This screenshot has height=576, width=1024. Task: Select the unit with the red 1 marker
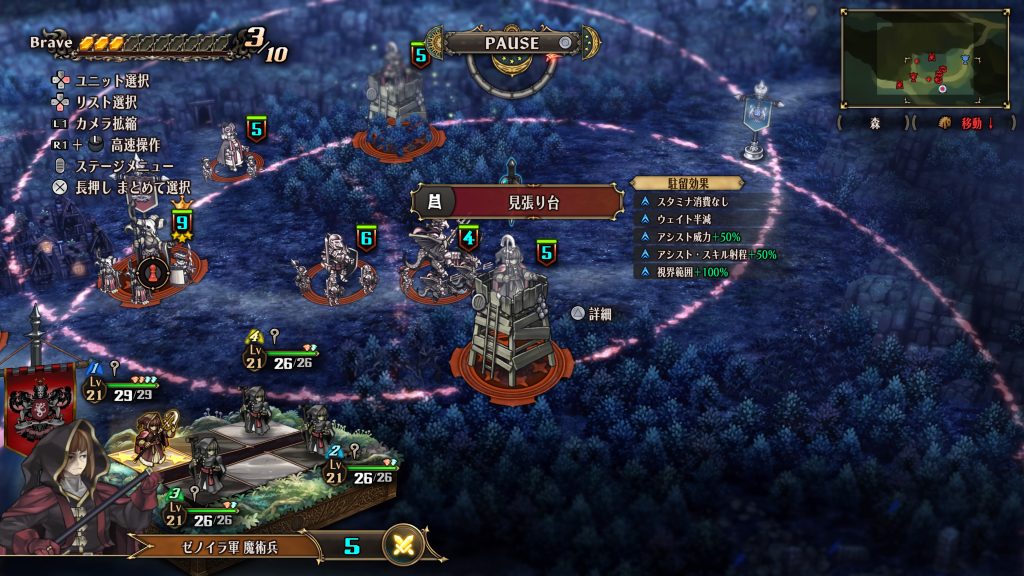pos(151,270)
